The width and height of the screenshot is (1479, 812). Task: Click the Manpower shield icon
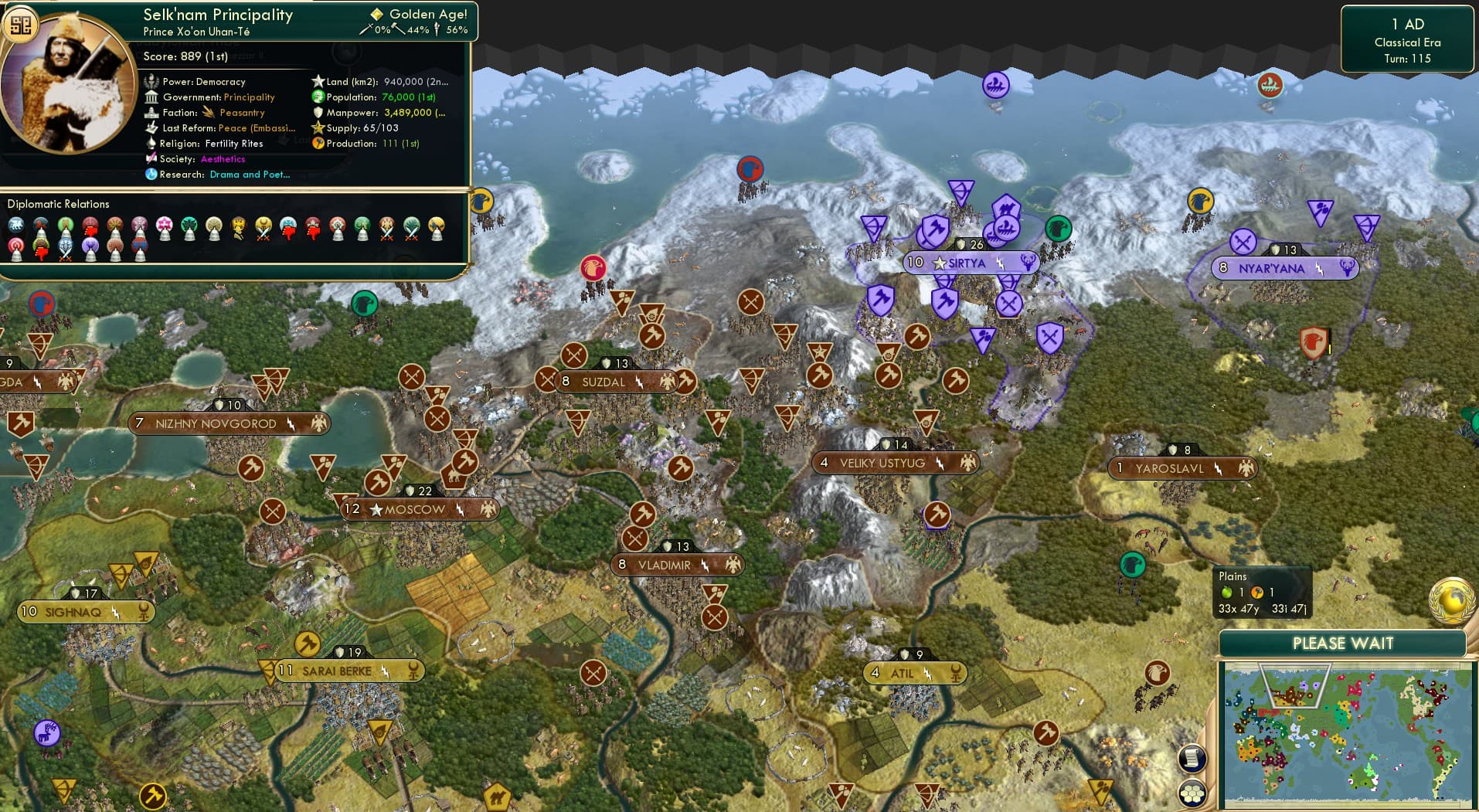coord(317,112)
